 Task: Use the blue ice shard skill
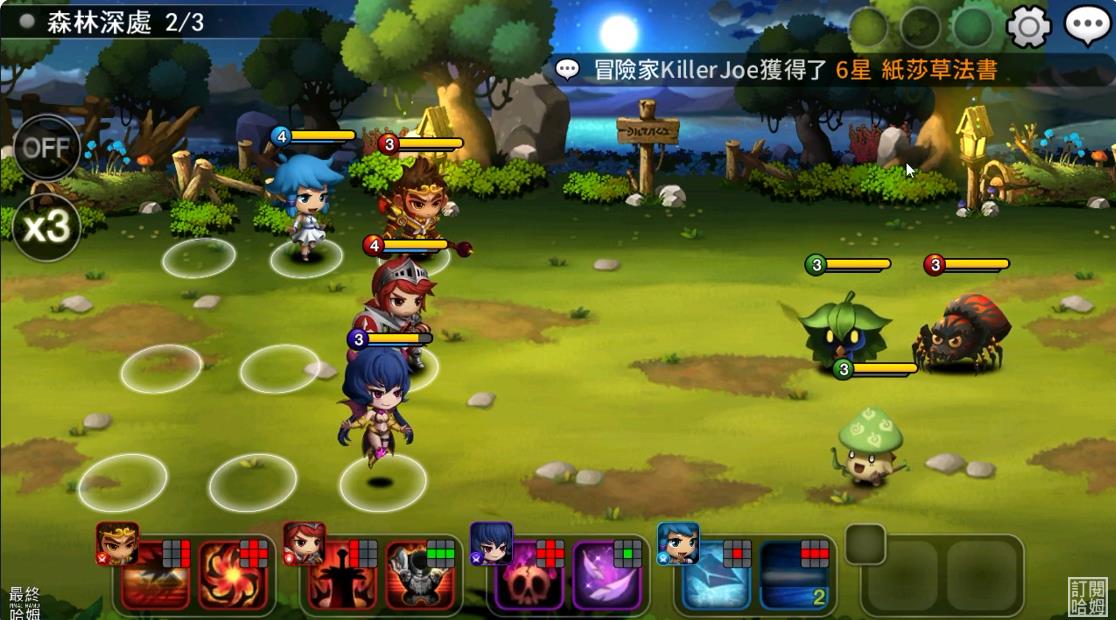(x=716, y=575)
